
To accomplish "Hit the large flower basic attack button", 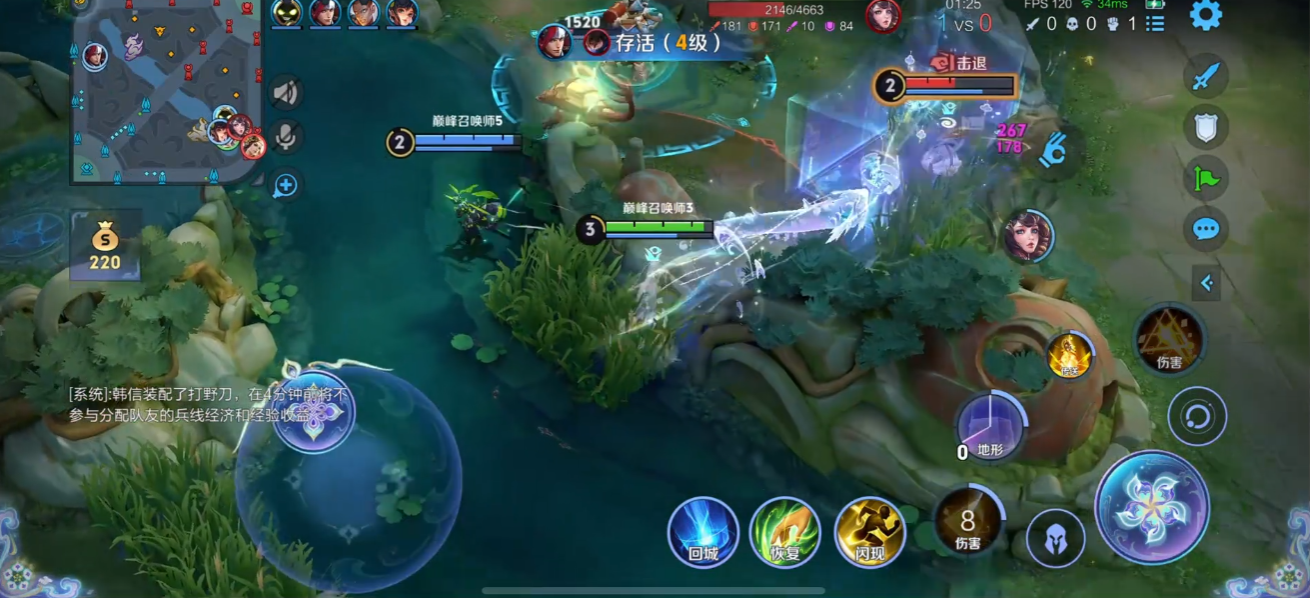I will (1152, 507).
